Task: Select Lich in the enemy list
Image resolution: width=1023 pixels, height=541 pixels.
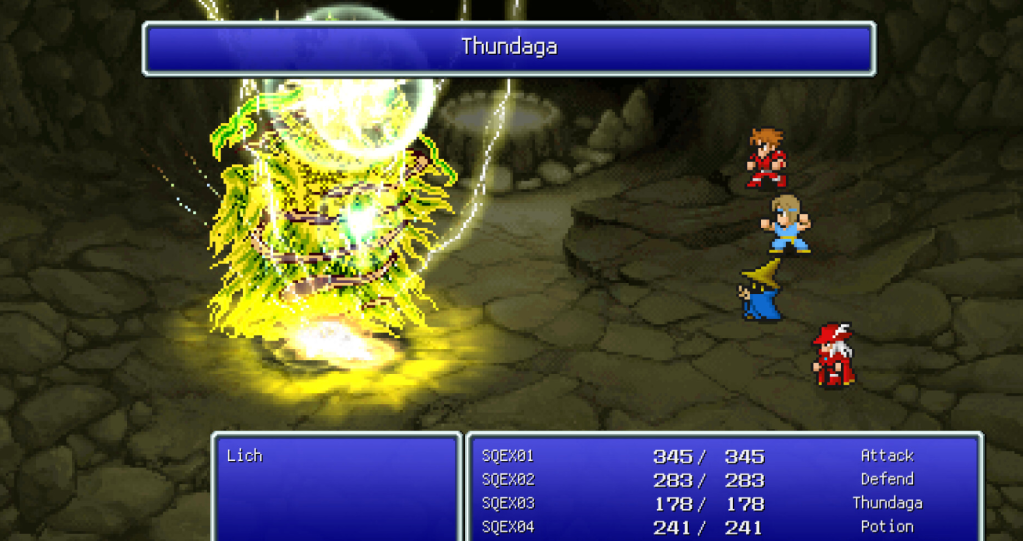Action: point(244,456)
